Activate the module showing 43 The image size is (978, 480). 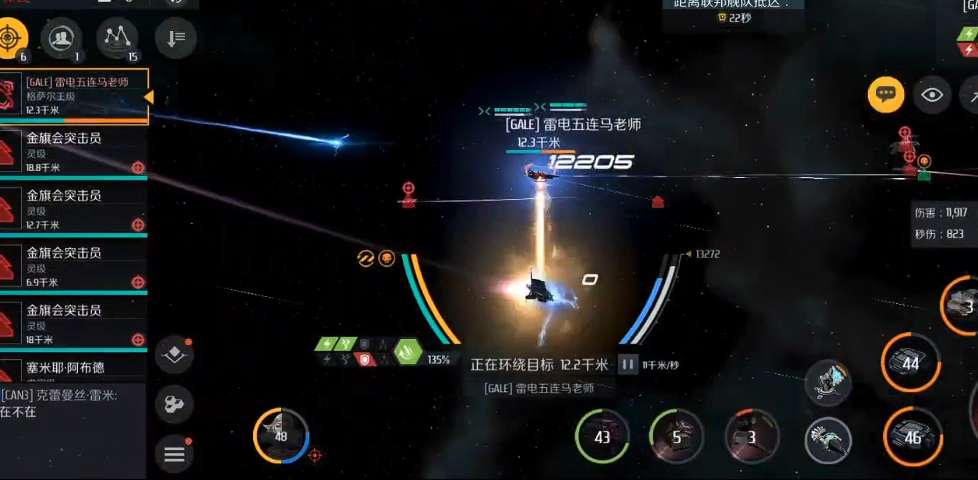point(602,437)
